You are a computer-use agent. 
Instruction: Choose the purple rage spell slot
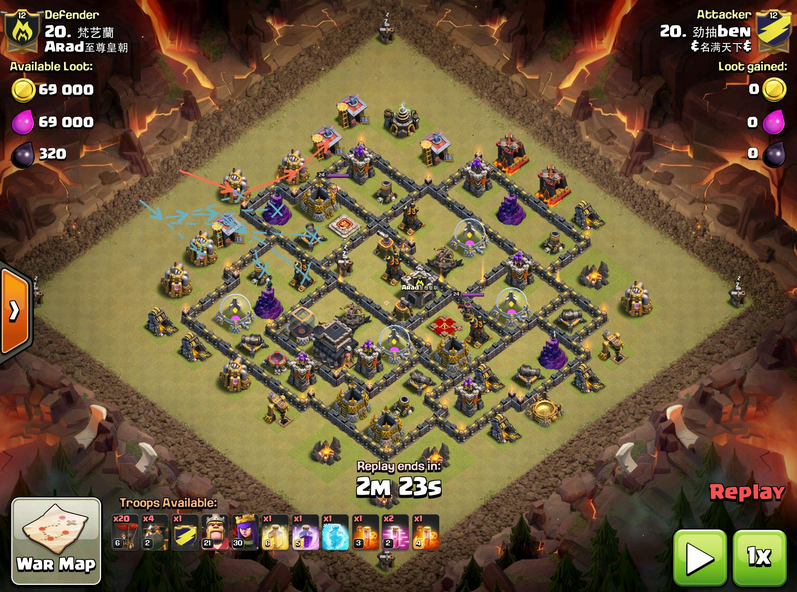click(304, 532)
